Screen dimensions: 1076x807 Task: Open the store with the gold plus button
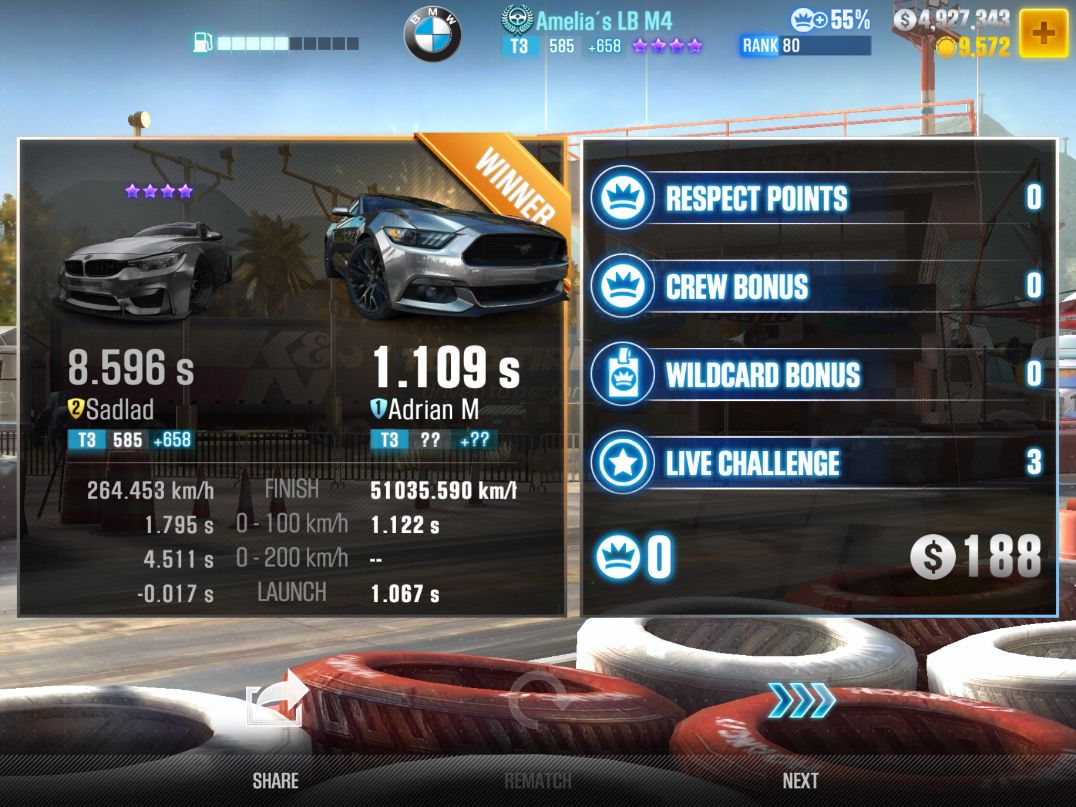(1043, 33)
